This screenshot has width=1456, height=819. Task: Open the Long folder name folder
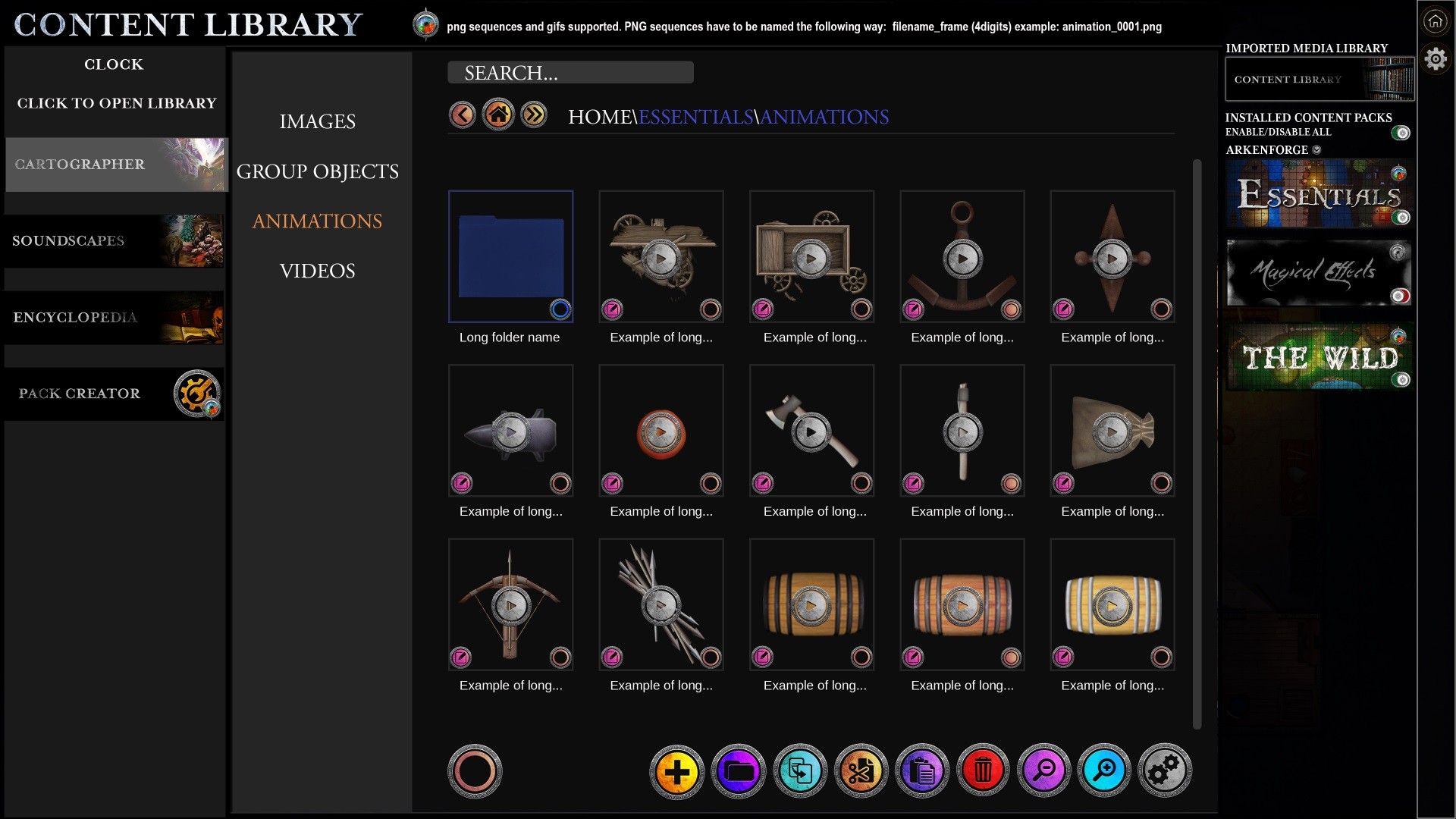[510, 256]
